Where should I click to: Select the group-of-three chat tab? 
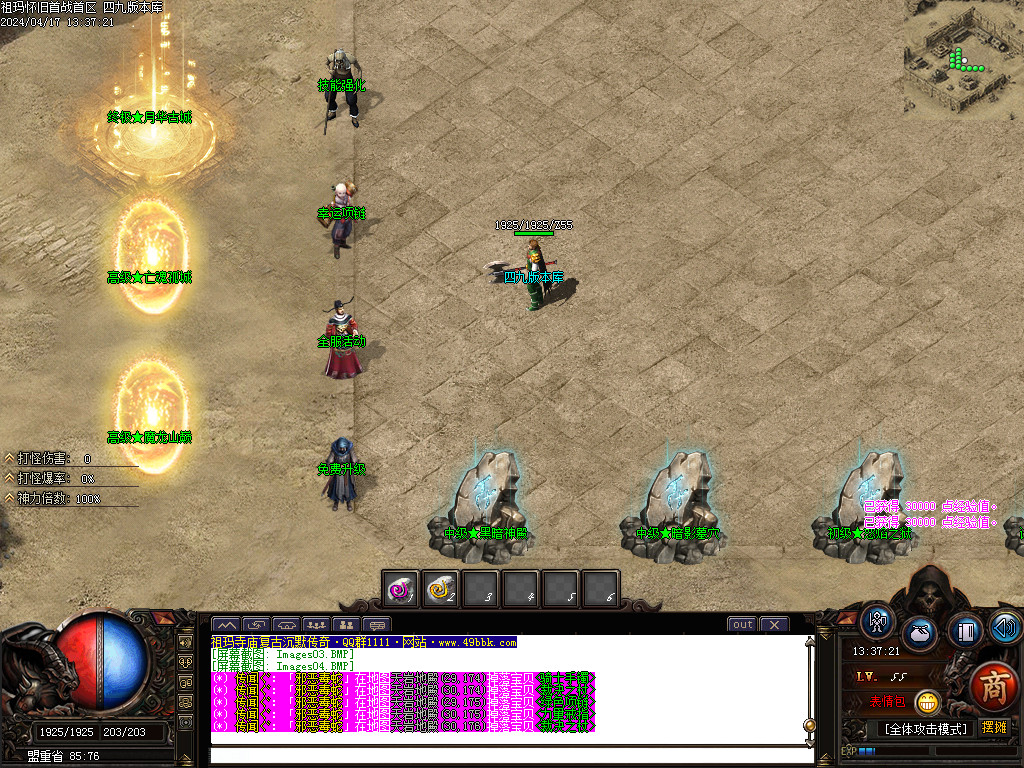click(x=317, y=625)
